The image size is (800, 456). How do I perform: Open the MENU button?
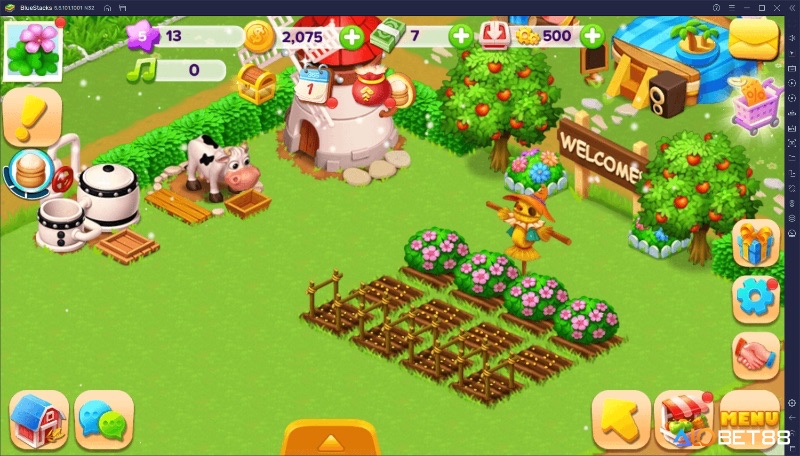coord(749,419)
